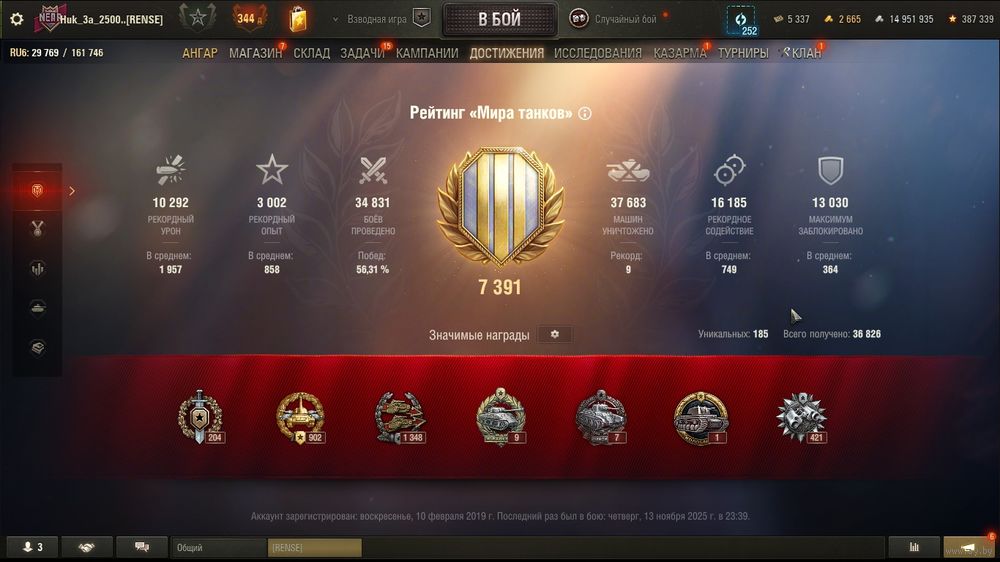
Task: Show the ИССЛЕДОВАНИЯ tab
Action: tap(598, 53)
